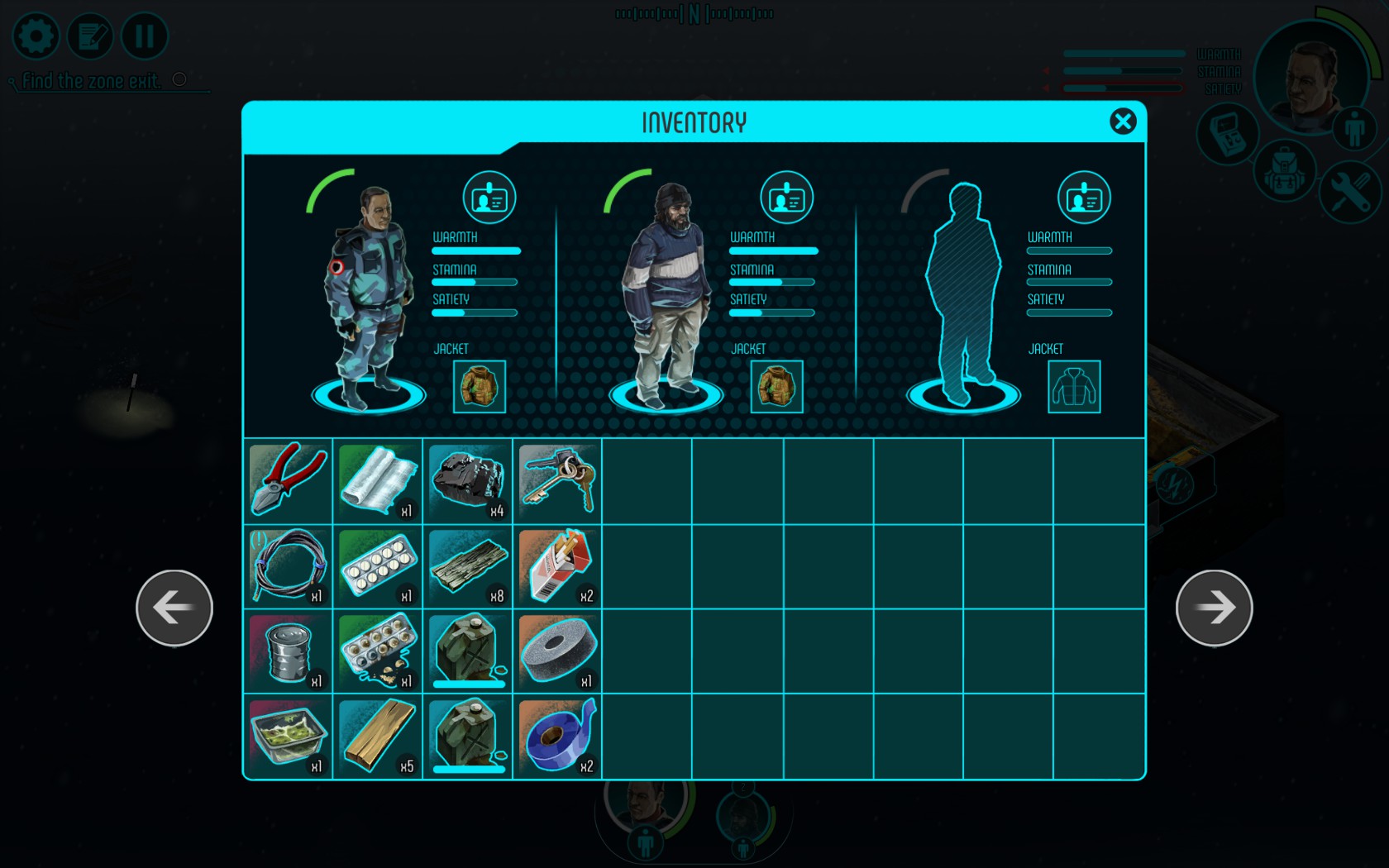Pick the bunch of keys item

click(557, 480)
